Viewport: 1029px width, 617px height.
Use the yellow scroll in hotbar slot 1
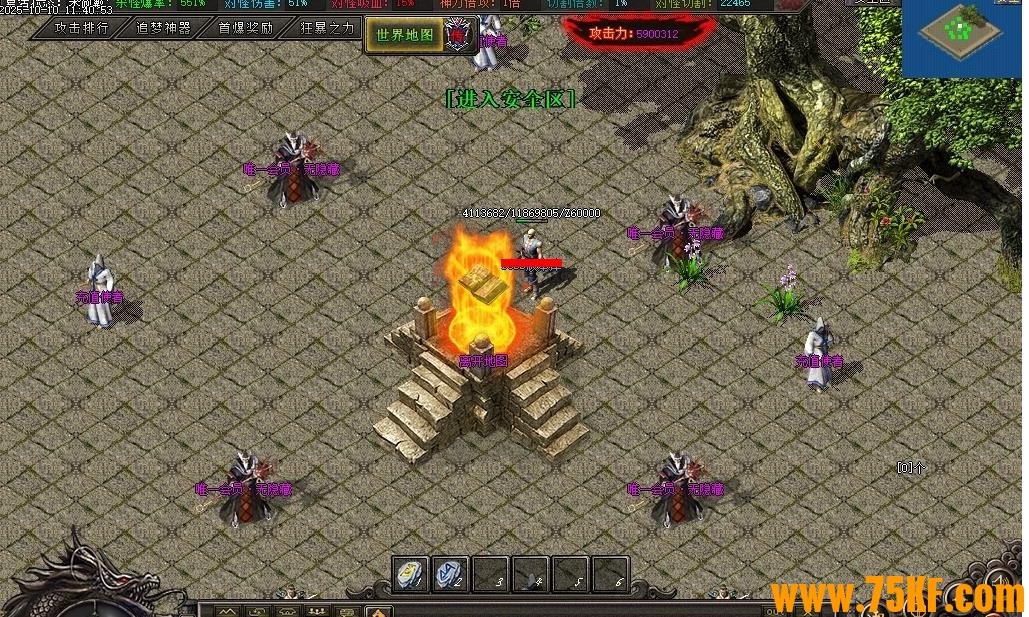tap(409, 574)
